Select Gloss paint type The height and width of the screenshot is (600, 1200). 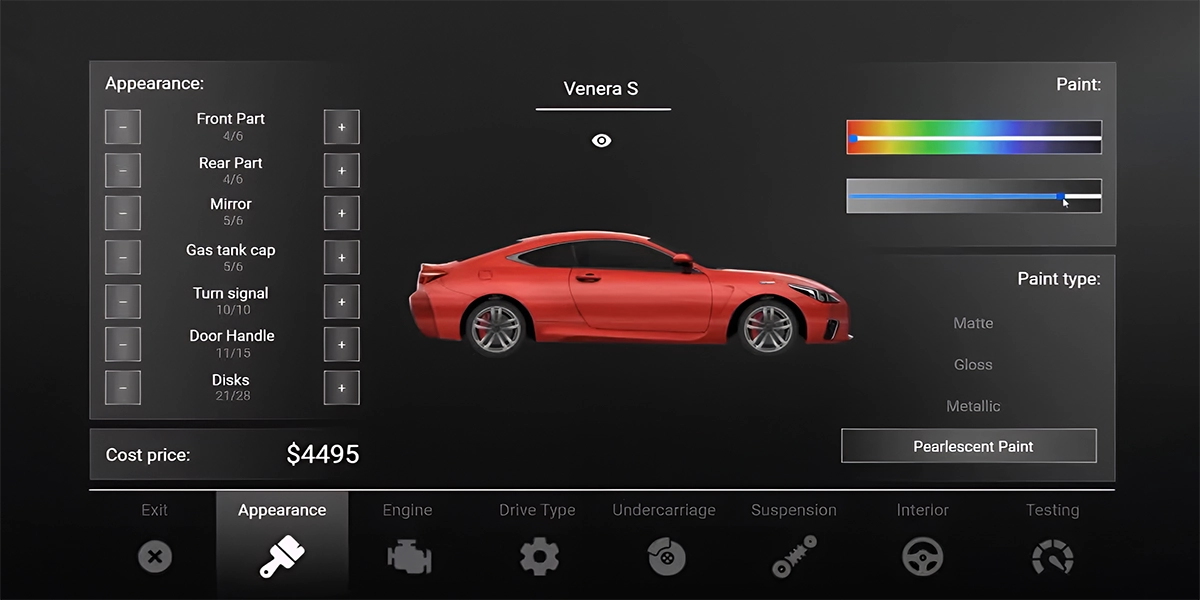[x=973, y=365]
